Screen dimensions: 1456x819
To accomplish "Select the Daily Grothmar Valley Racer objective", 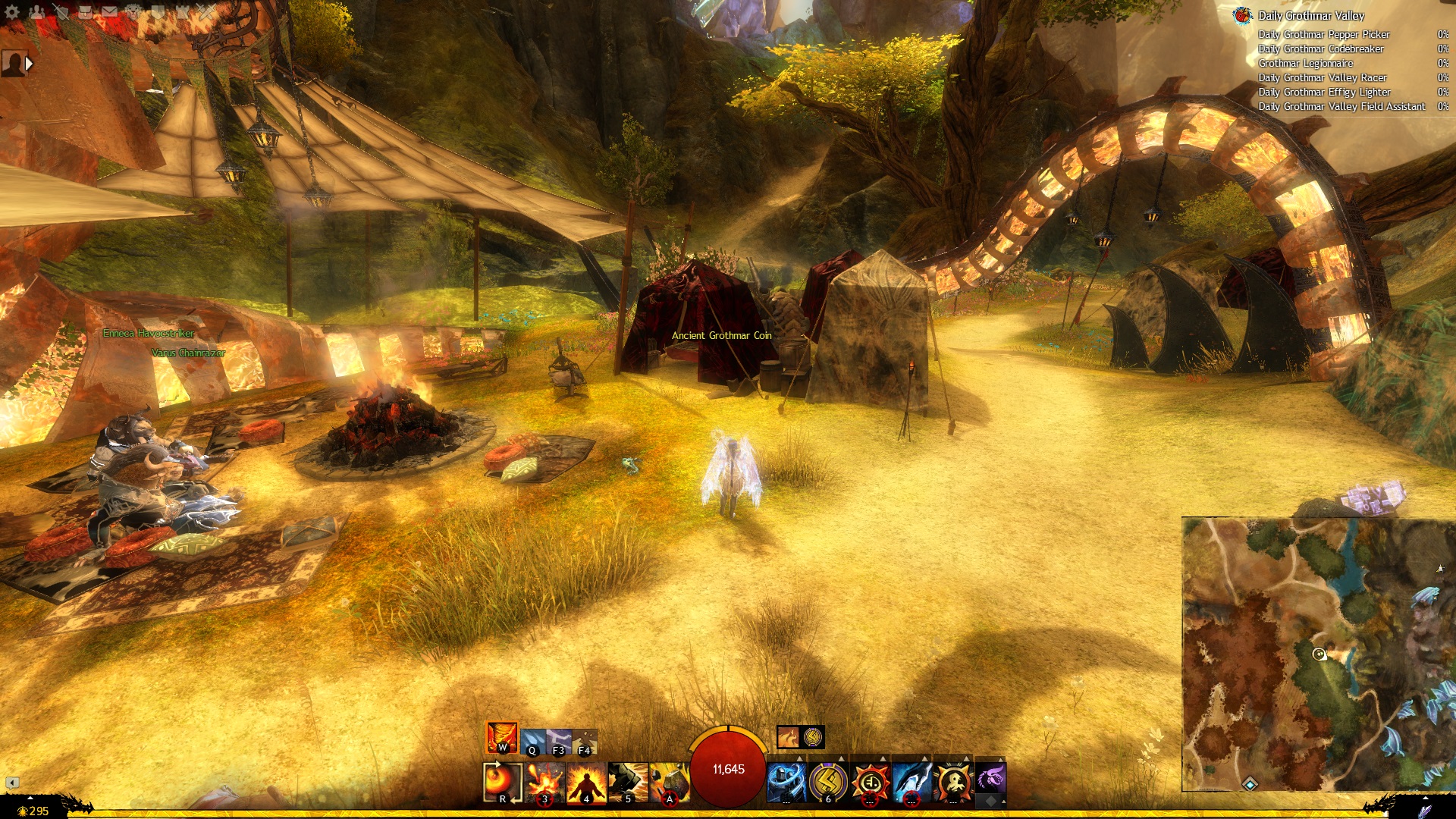I will [1322, 77].
